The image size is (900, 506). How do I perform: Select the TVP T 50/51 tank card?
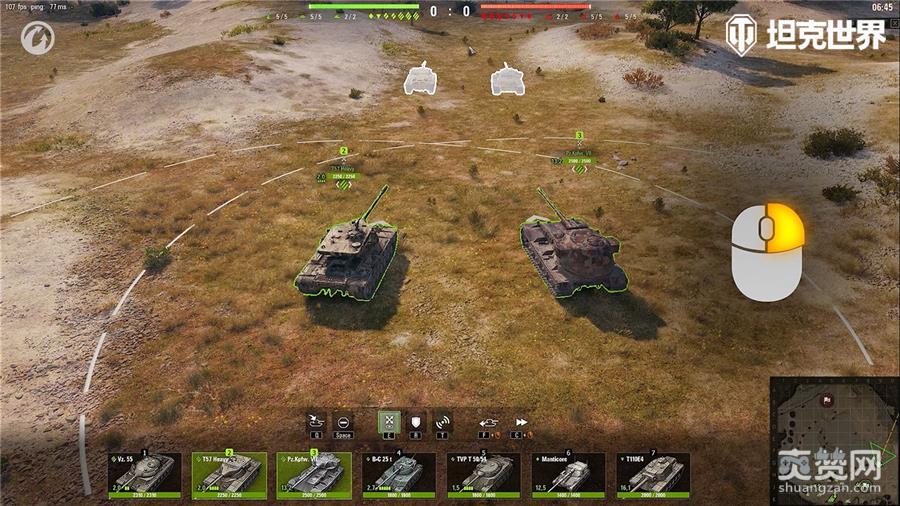484,474
